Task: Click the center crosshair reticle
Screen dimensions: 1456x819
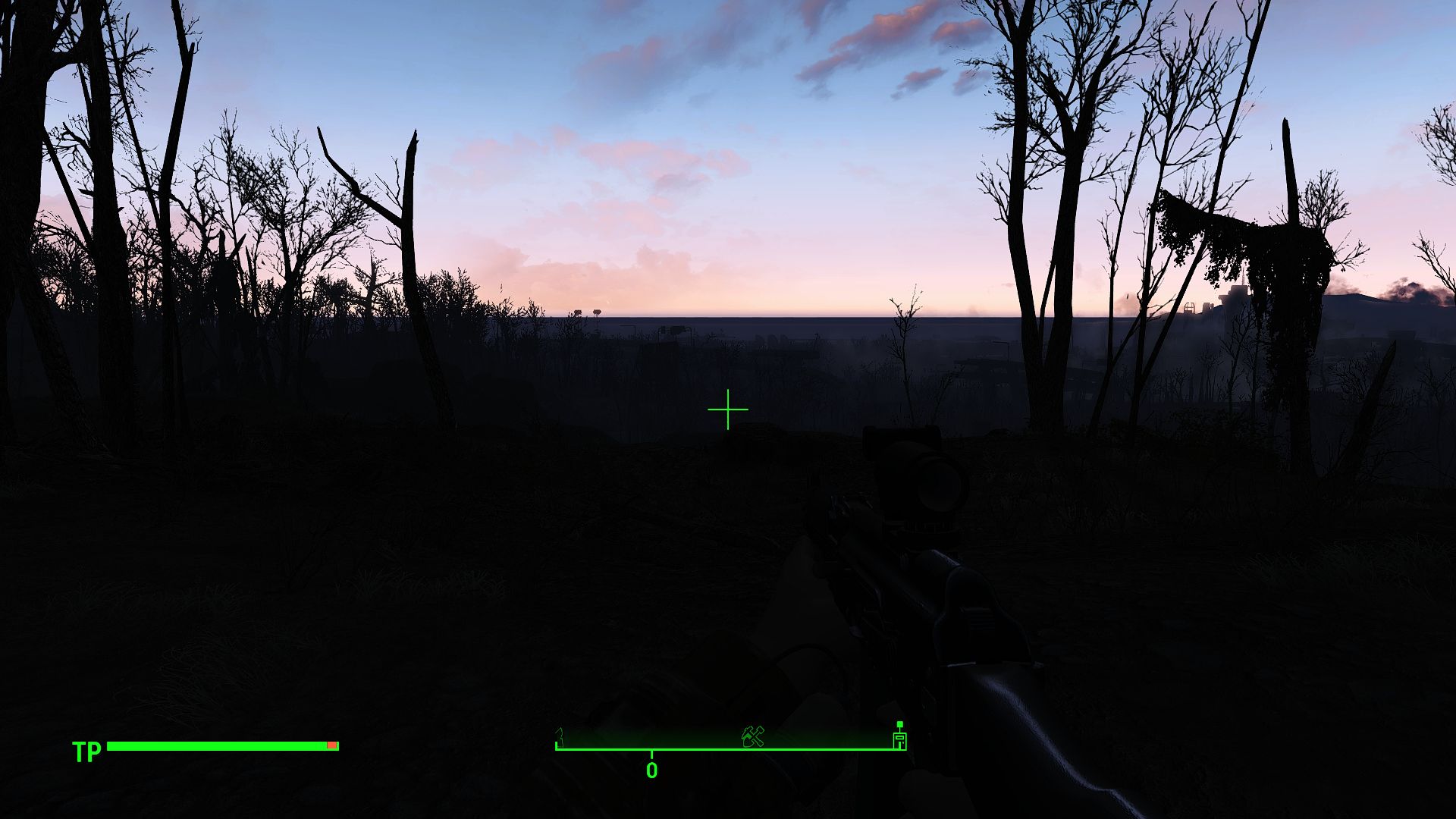Action: (728, 409)
